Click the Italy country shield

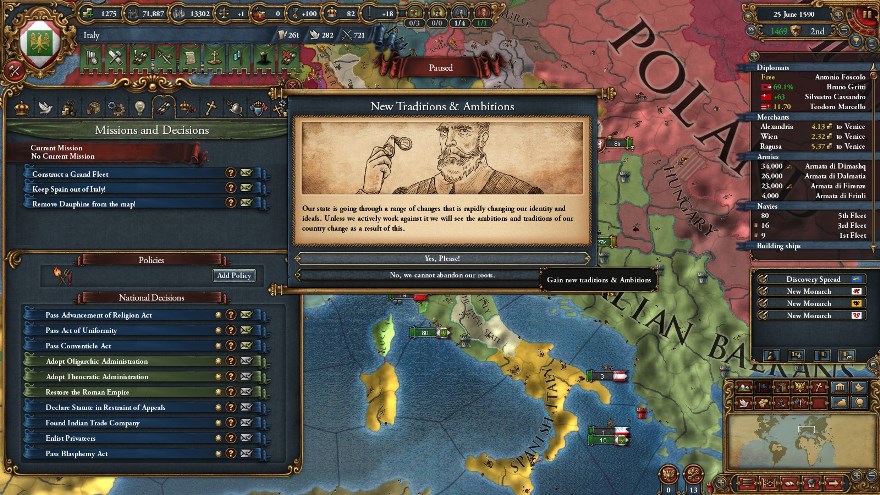[40, 46]
